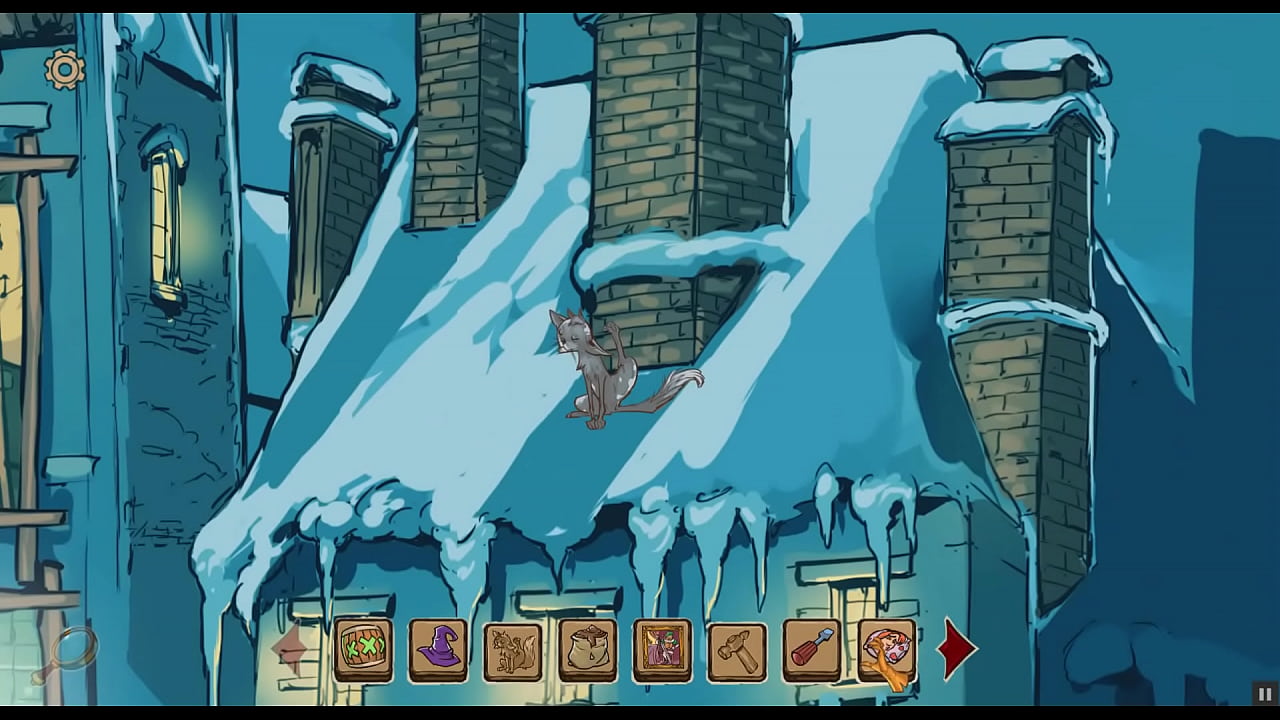Activate the magnifying glass hint tool
The height and width of the screenshot is (720, 1280).
67,655
